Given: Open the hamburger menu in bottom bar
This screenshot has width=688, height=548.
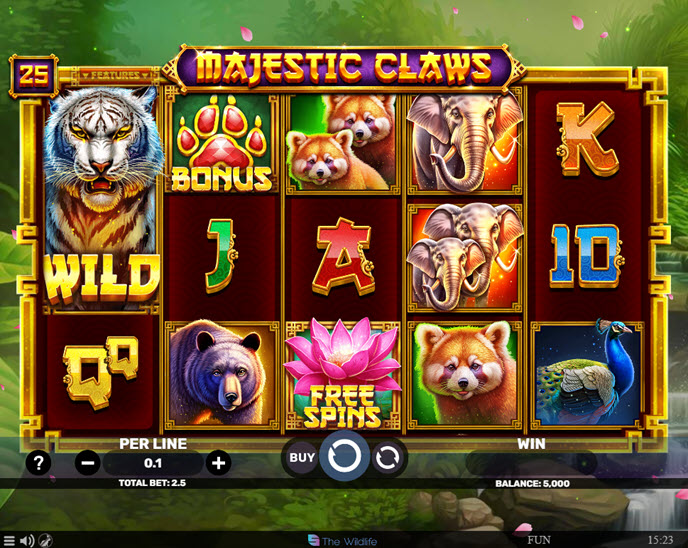Looking at the screenshot, I should [9, 540].
